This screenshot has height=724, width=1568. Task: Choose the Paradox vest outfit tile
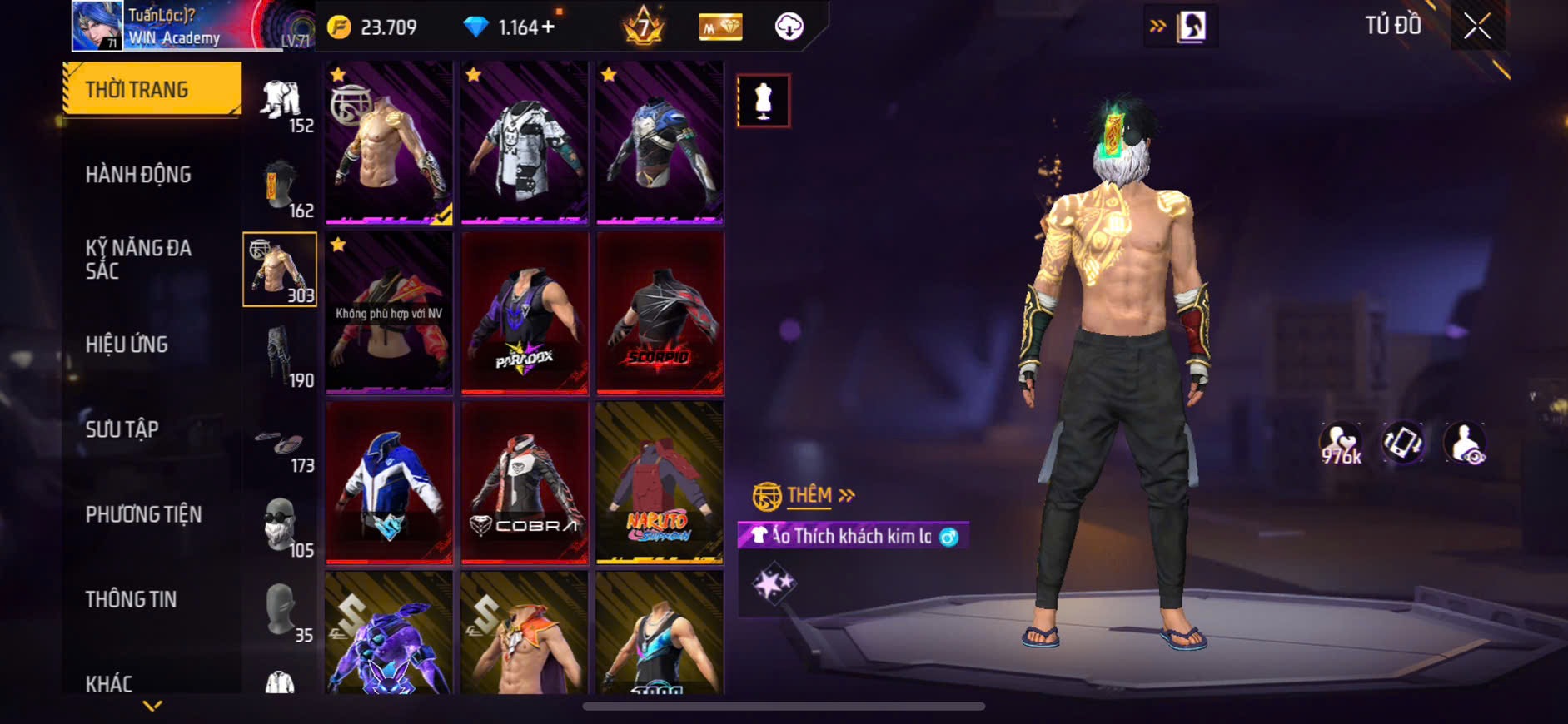tap(525, 313)
